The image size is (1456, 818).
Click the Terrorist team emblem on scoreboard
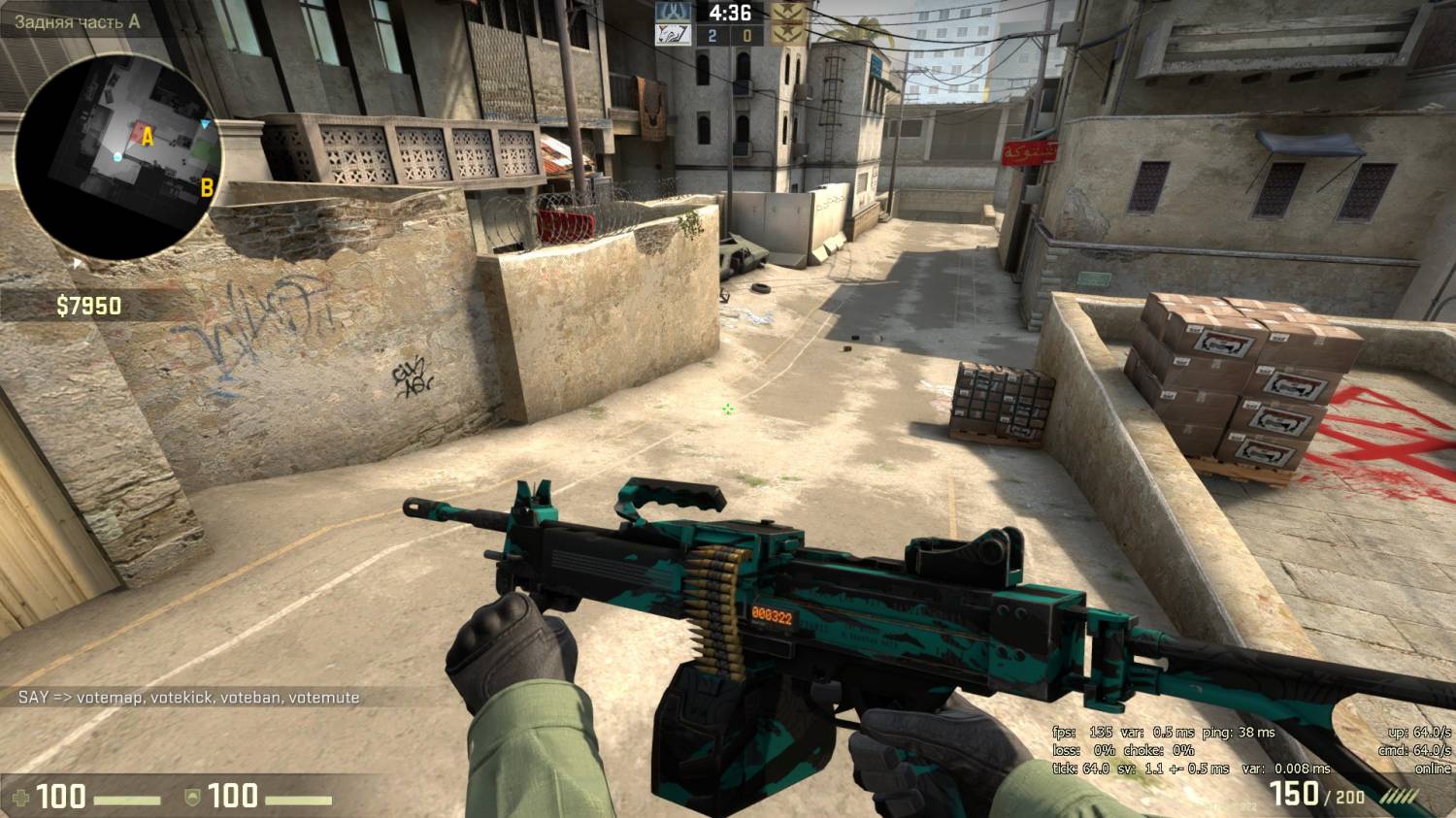tap(788, 14)
